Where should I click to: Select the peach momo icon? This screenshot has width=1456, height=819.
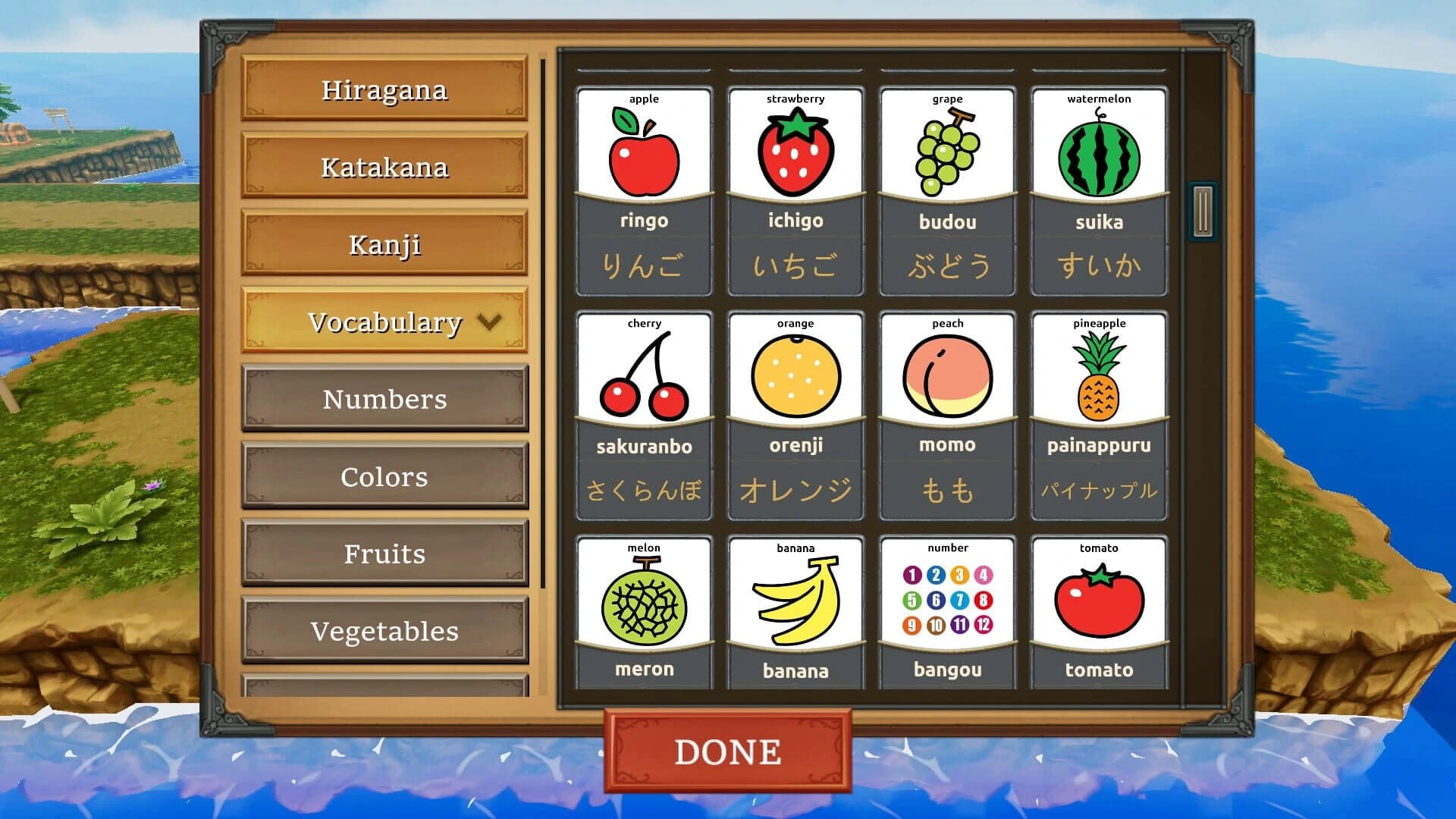click(946, 372)
